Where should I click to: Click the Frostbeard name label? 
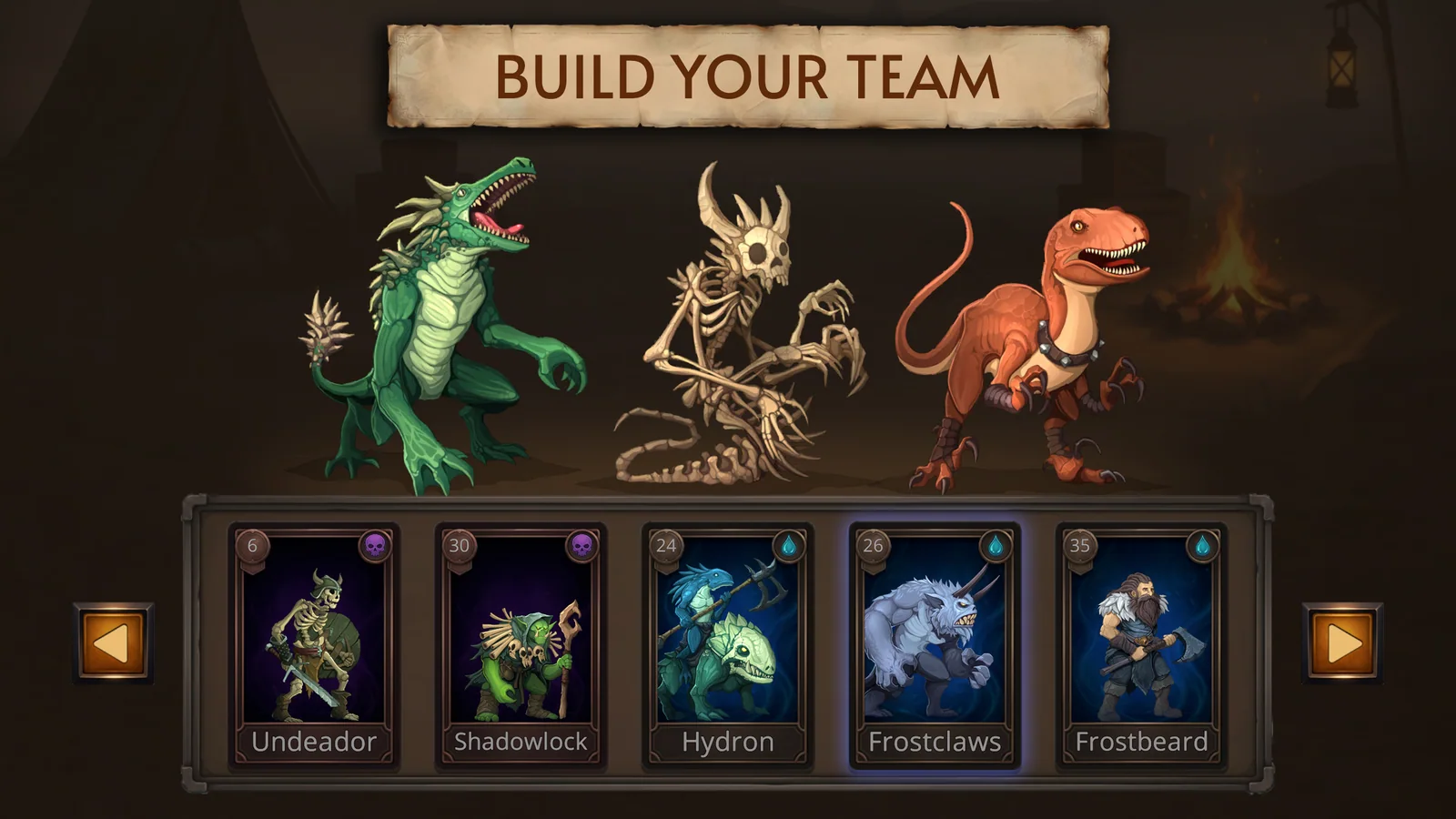point(1142,741)
